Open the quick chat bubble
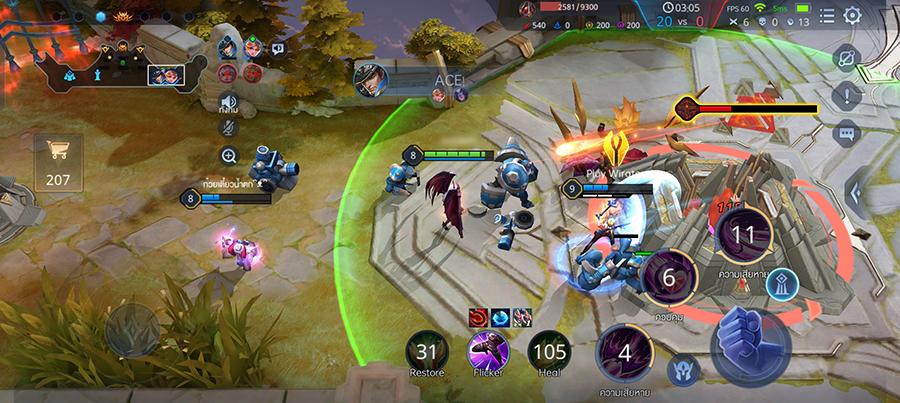This screenshot has height=403, width=900. pos(847,132)
